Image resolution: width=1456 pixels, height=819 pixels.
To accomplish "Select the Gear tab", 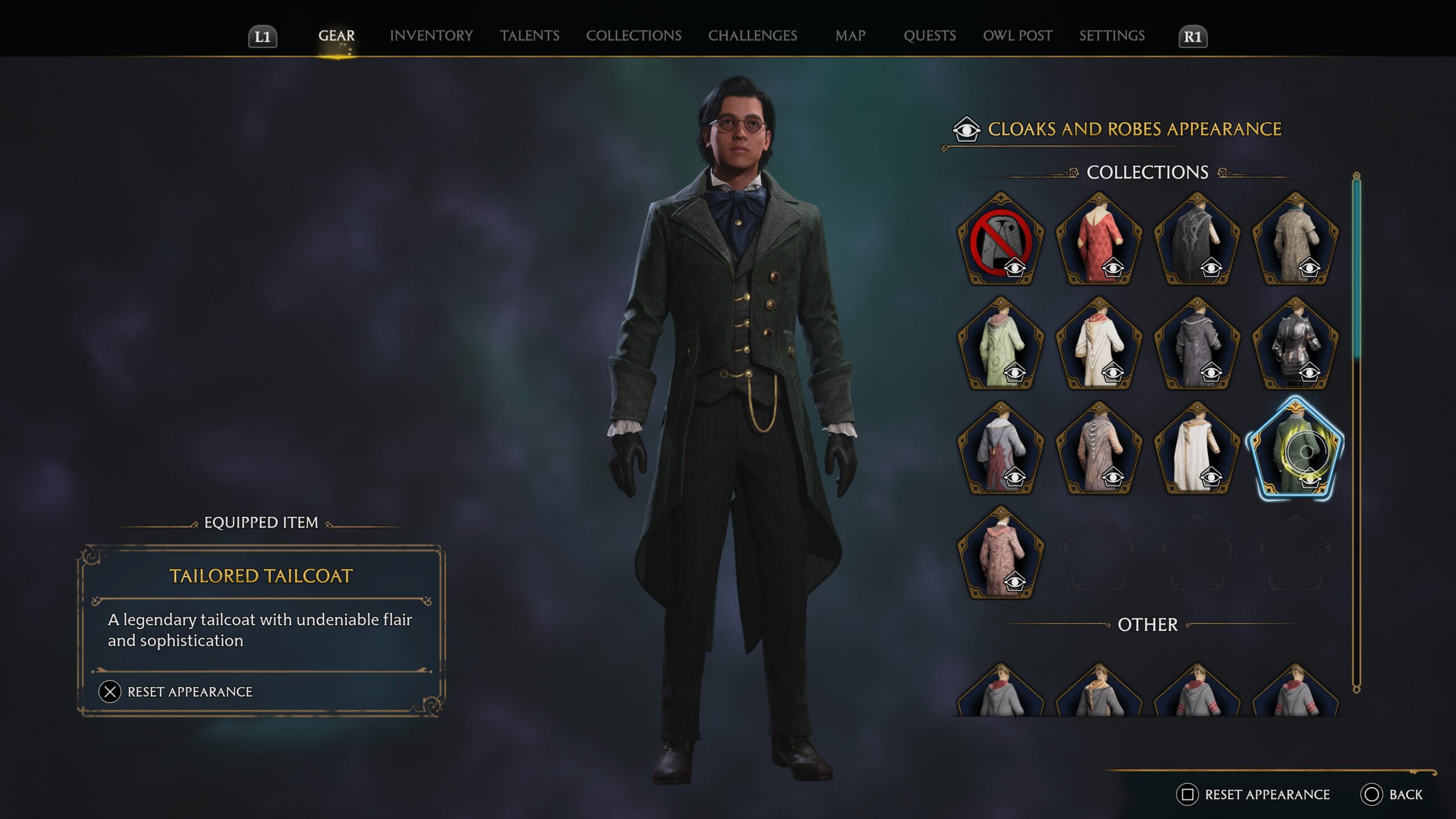I will [x=336, y=36].
